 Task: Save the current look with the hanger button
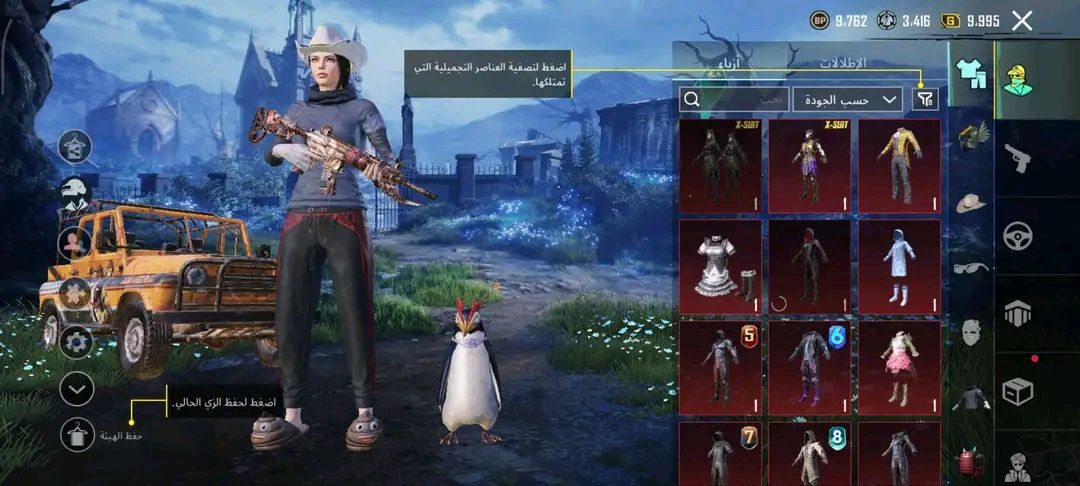(x=77, y=435)
